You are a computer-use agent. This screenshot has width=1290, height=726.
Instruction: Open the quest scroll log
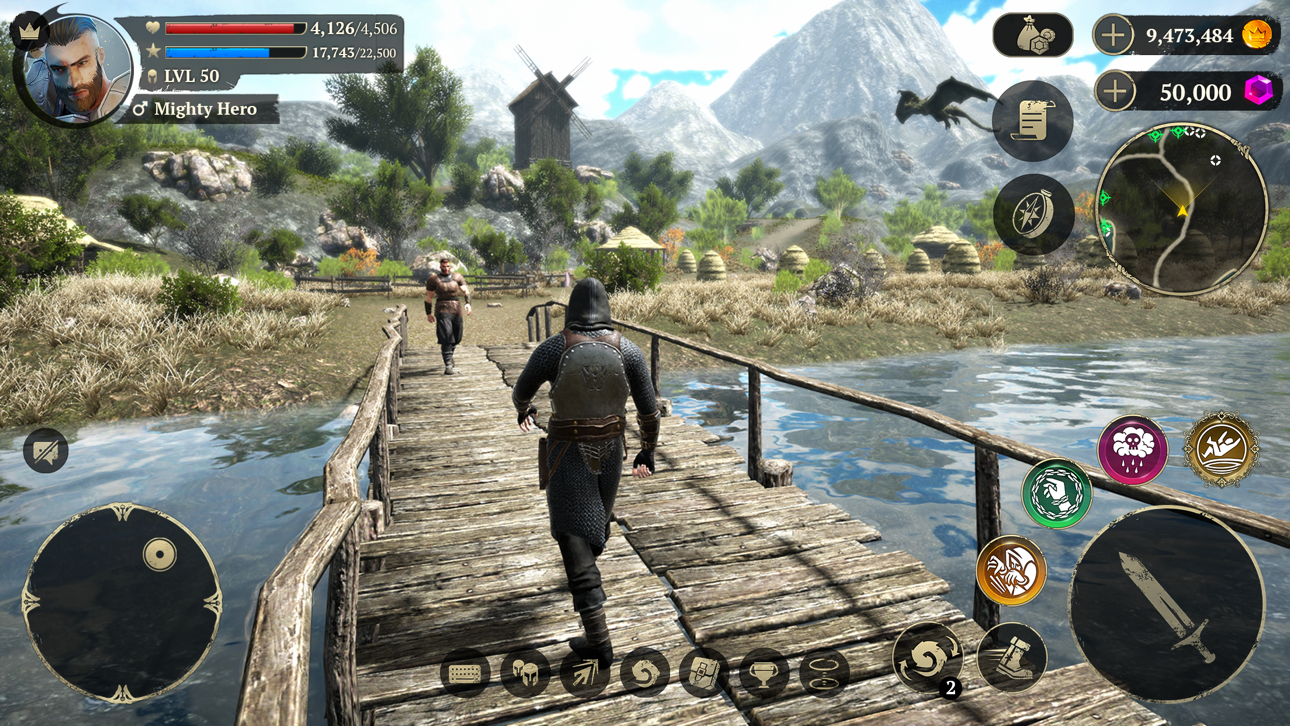click(1032, 120)
